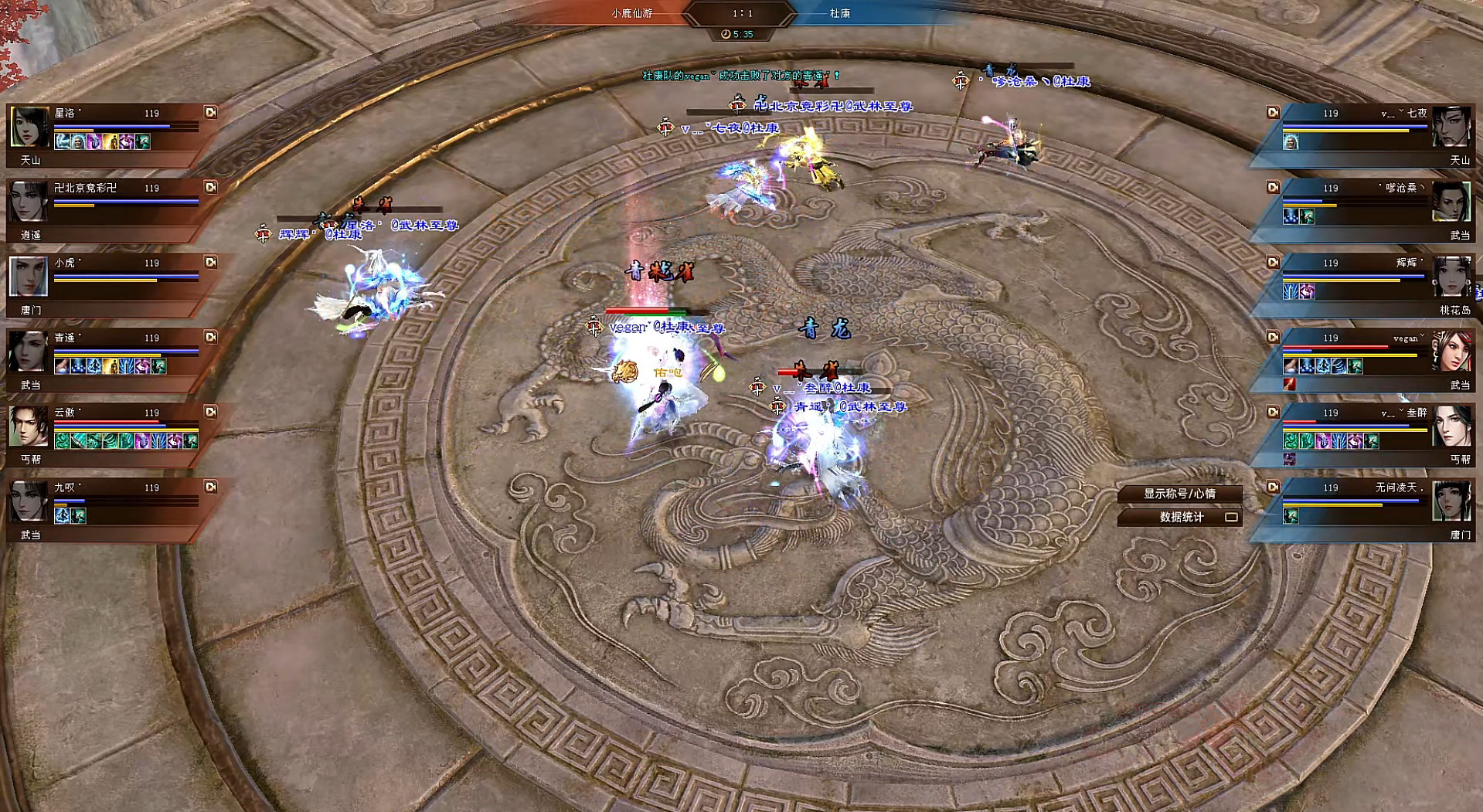The height and width of the screenshot is (812, 1483).
Task: Select 辉辉's 桃花岛 portrait
Action: point(1451,277)
